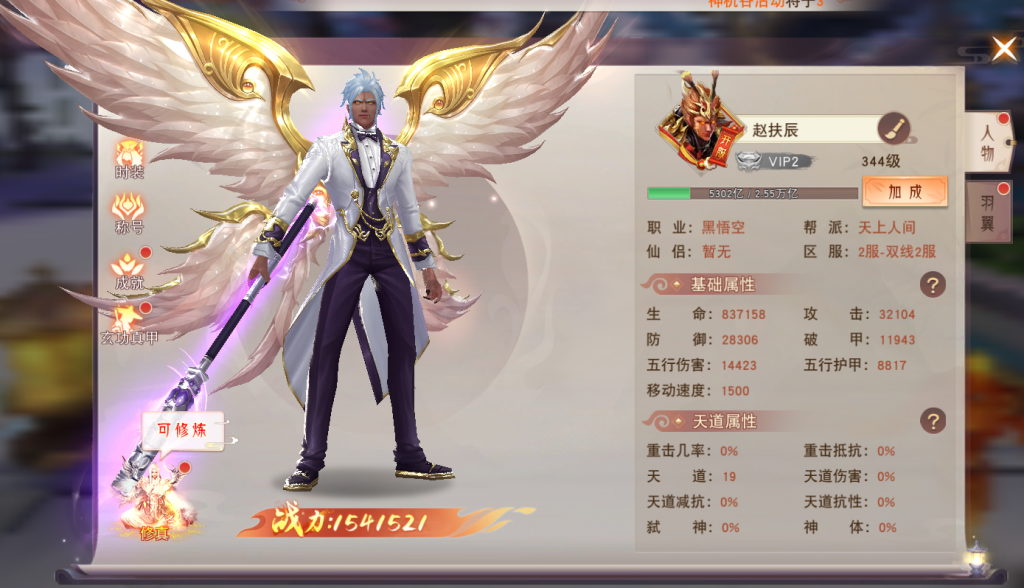
Task: Open the 玄功真甲 armor menu
Action: (x=130, y=323)
